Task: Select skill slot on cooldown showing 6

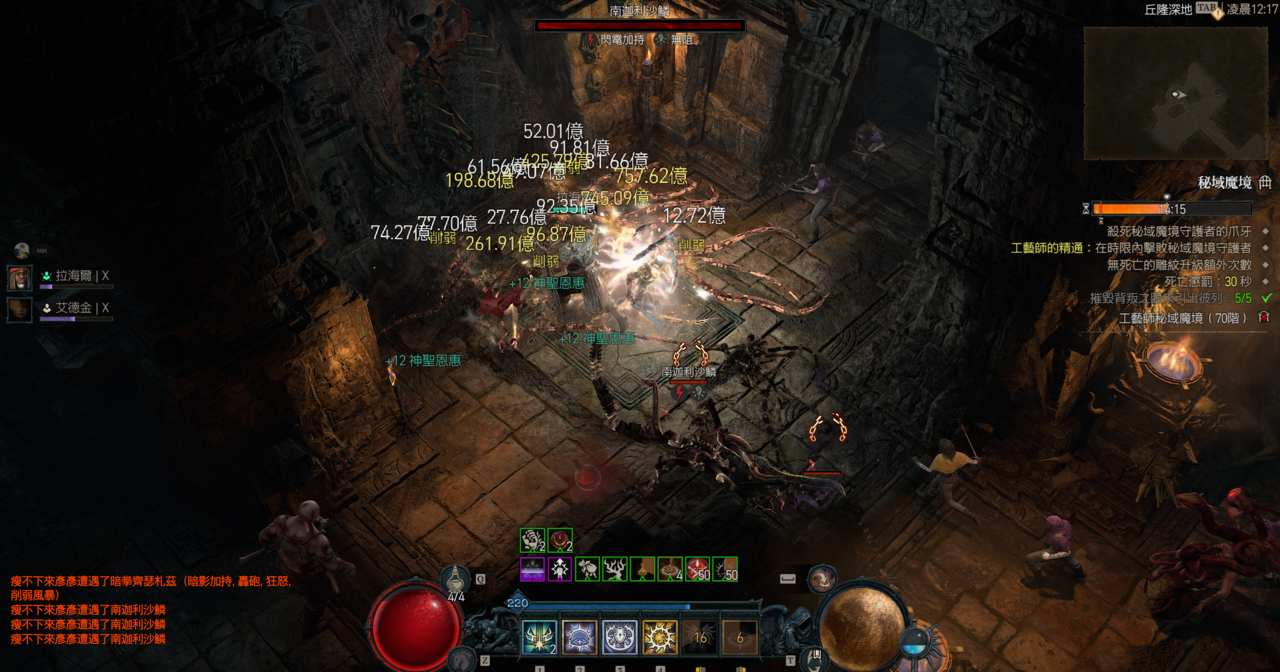Action: pyautogui.click(x=740, y=638)
